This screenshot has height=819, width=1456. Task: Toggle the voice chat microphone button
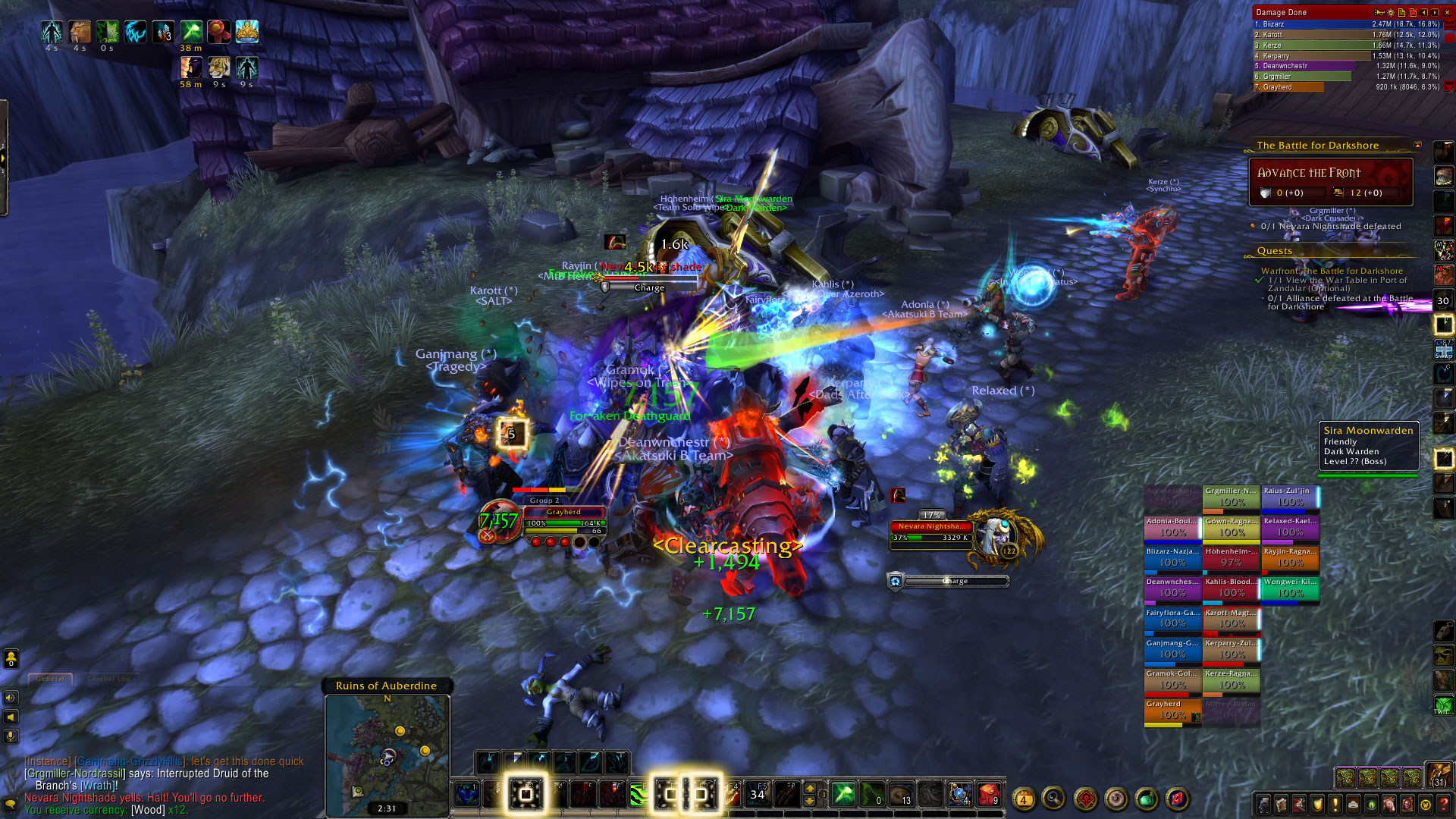(11, 736)
